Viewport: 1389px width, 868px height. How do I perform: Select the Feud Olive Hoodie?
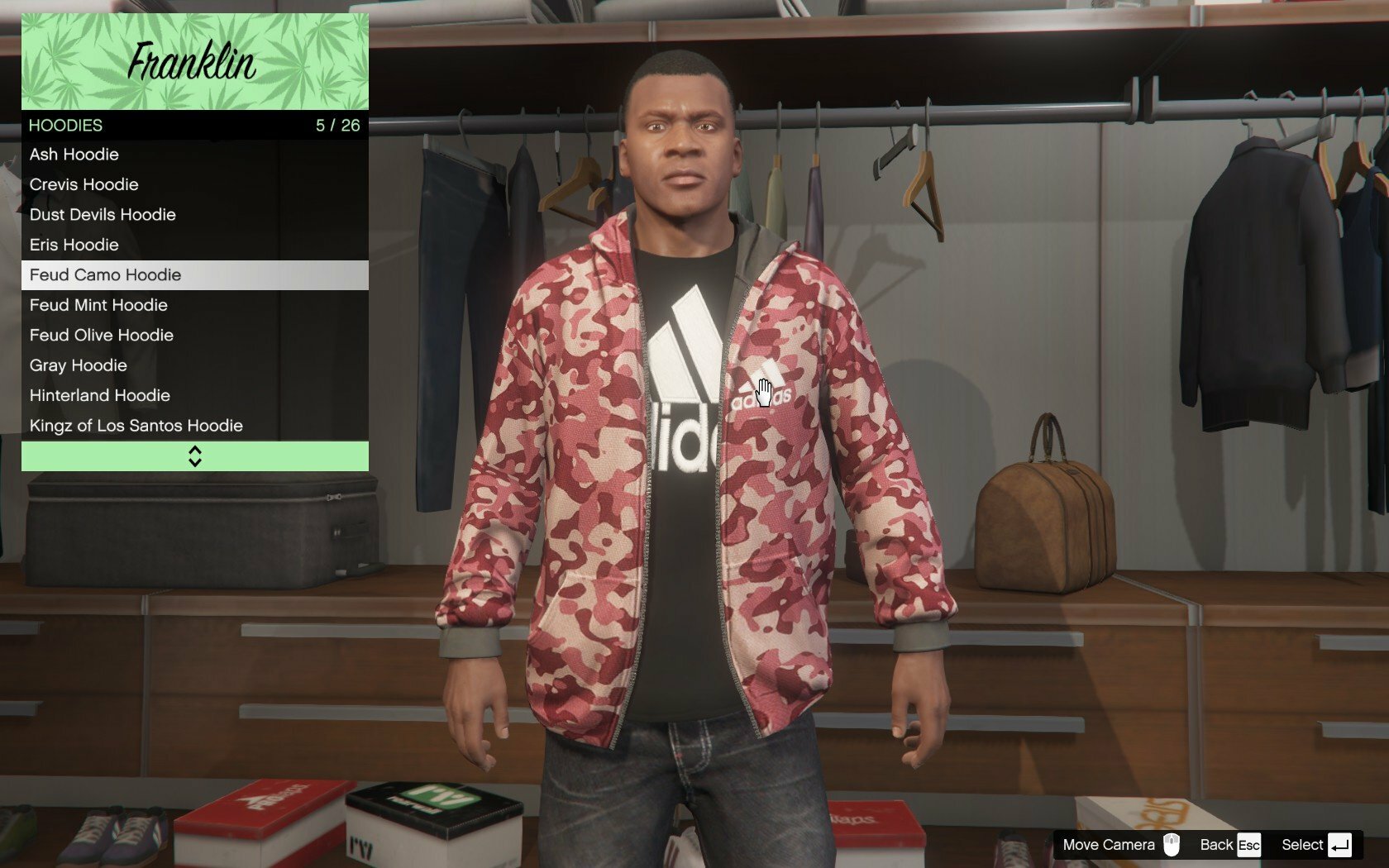click(194, 336)
